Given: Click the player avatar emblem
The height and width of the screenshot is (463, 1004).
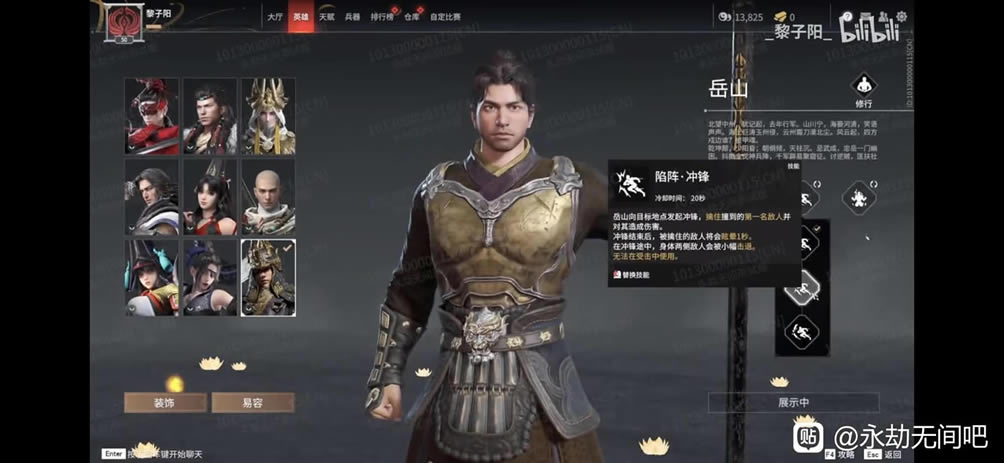Looking at the screenshot, I should coord(125,21).
